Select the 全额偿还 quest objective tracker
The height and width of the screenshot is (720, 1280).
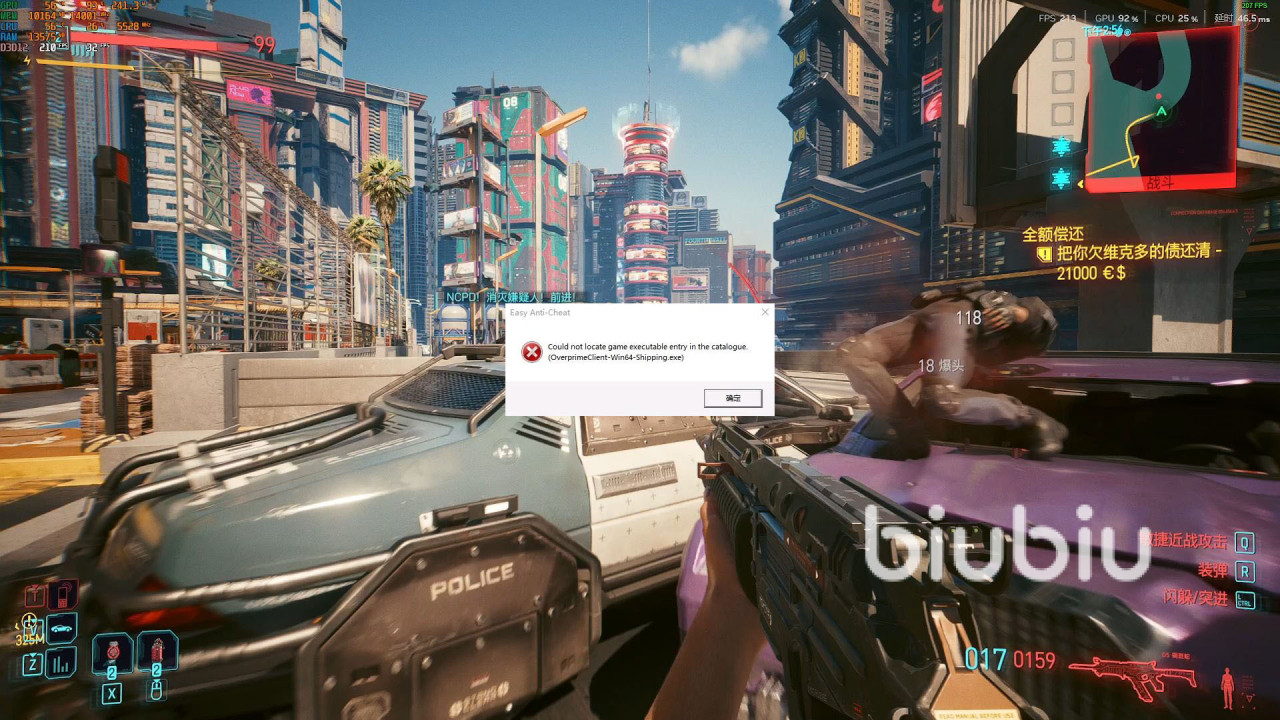coord(1053,235)
